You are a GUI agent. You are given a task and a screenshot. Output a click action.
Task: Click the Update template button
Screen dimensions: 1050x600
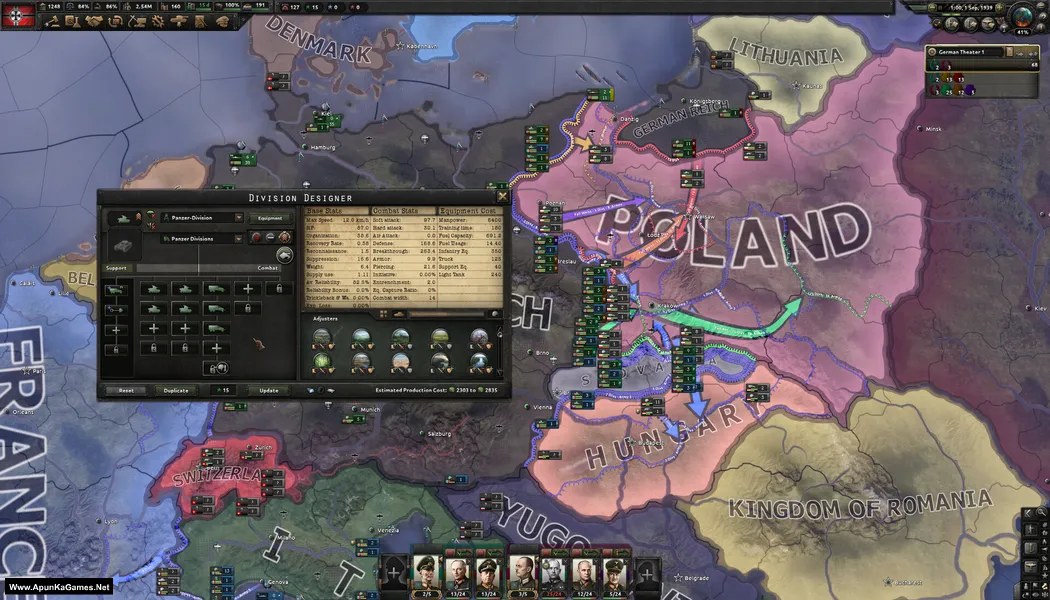269,390
